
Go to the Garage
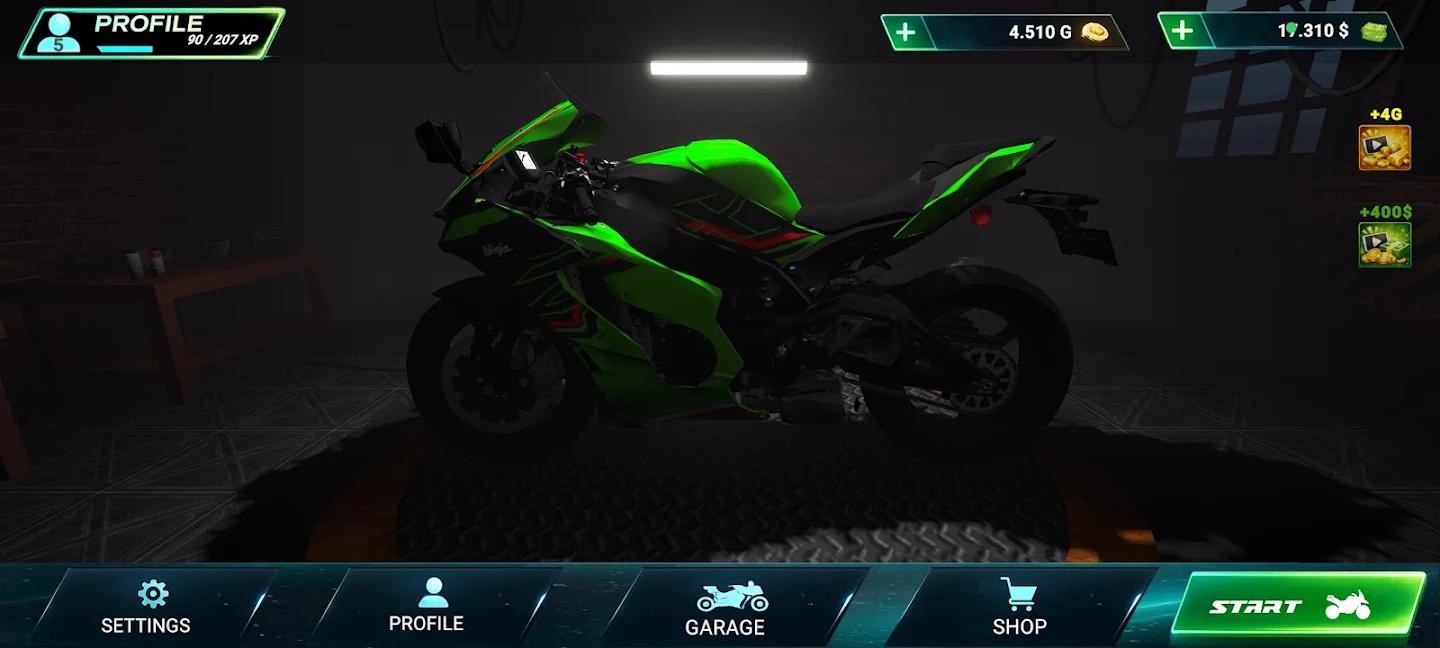(x=725, y=608)
